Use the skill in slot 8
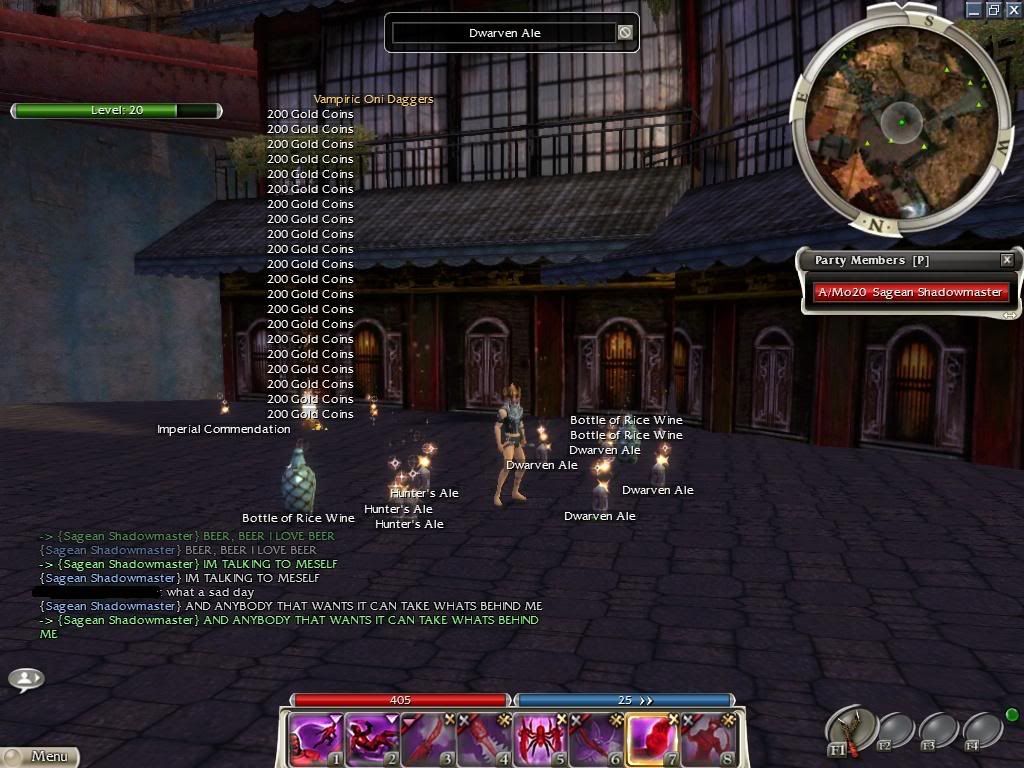This screenshot has width=1024, height=768. click(x=707, y=738)
